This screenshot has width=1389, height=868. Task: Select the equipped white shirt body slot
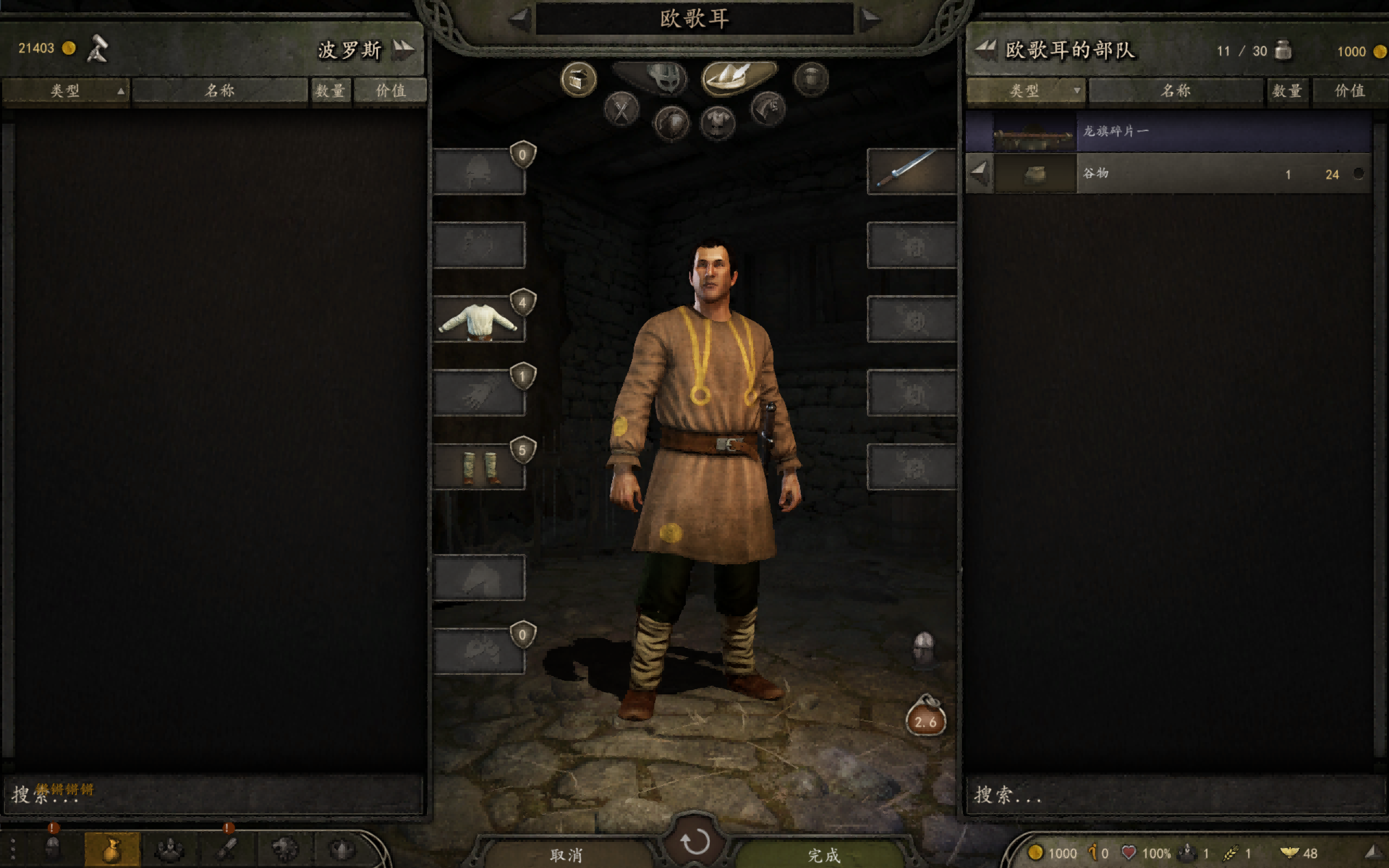point(479,320)
